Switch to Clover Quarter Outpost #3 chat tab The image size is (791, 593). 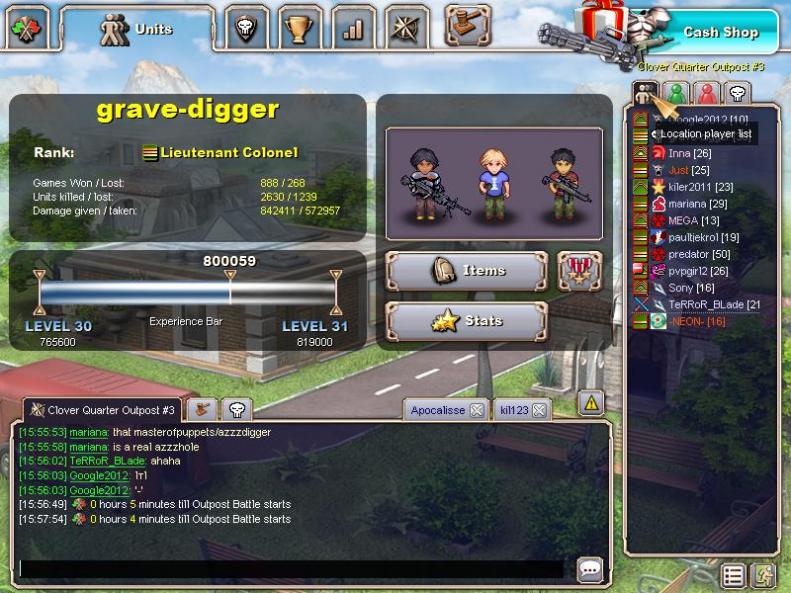pyautogui.click(x=102, y=410)
